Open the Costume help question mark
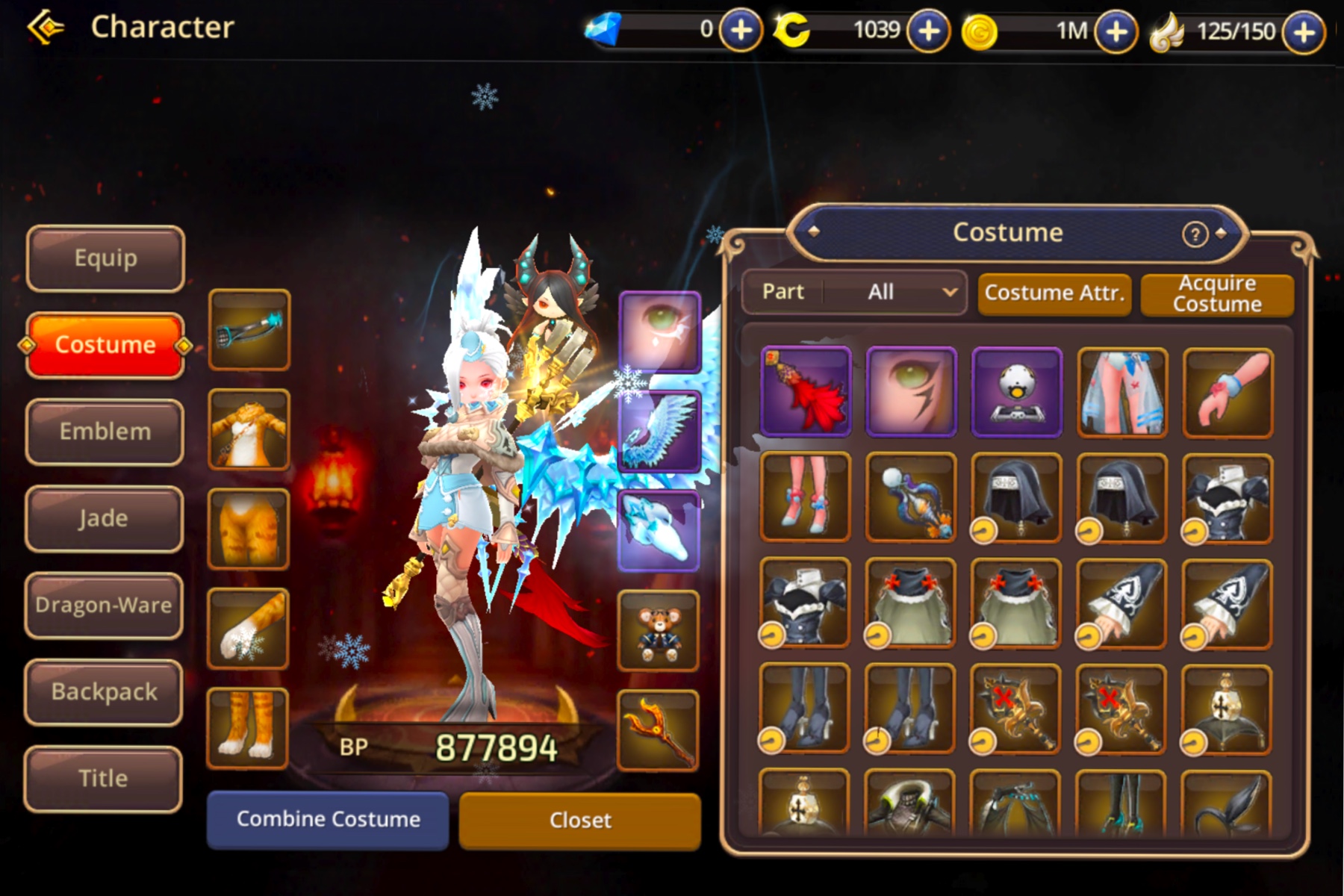This screenshot has width=1344, height=896. (1195, 234)
